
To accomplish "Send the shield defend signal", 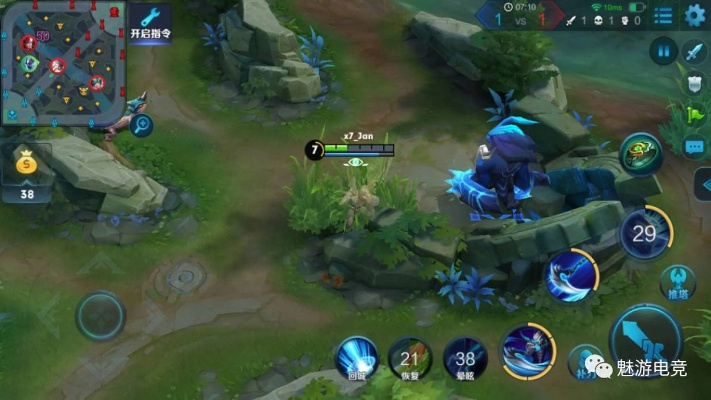I will coord(697,83).
